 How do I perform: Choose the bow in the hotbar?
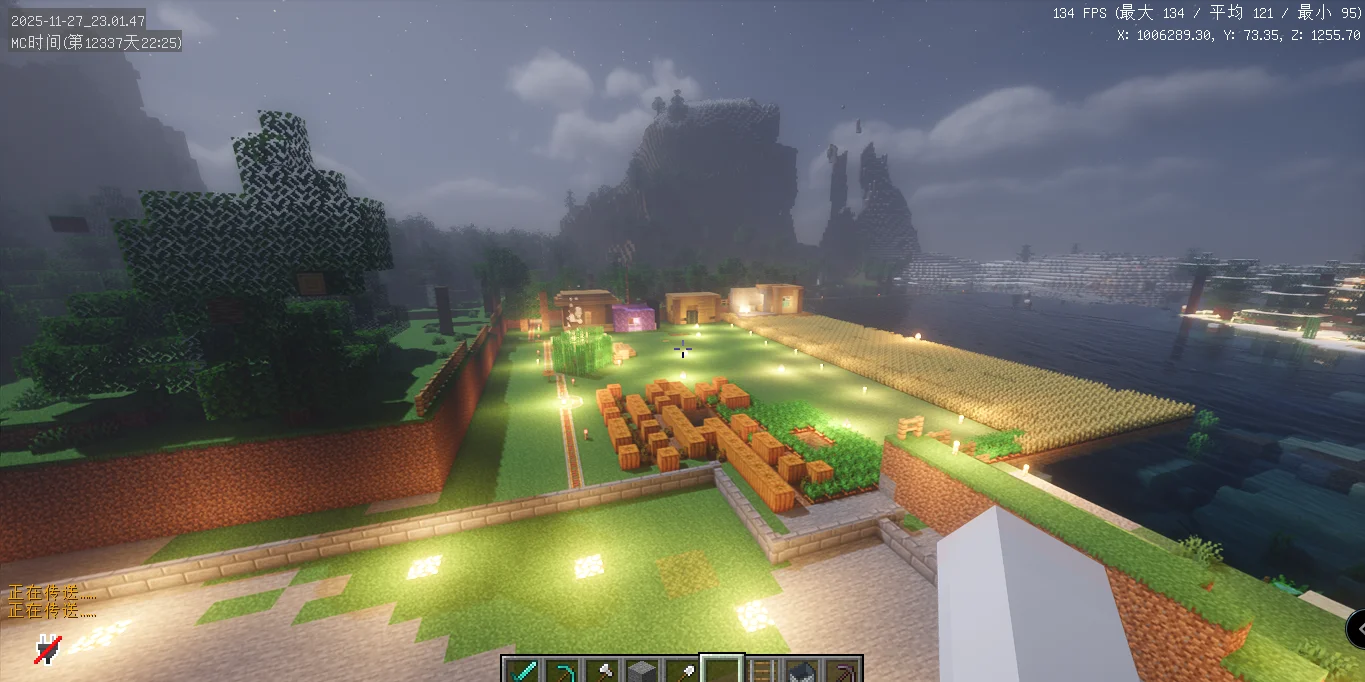coord(562,671)
